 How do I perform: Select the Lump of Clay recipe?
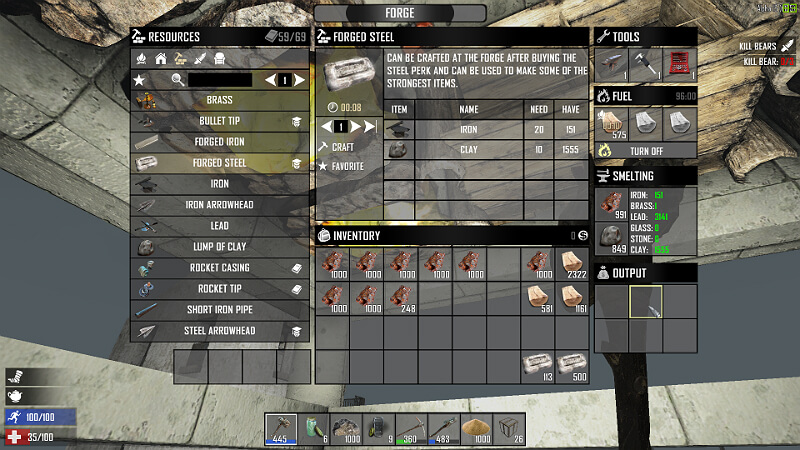pyautogui.click(x=219, y=247)
